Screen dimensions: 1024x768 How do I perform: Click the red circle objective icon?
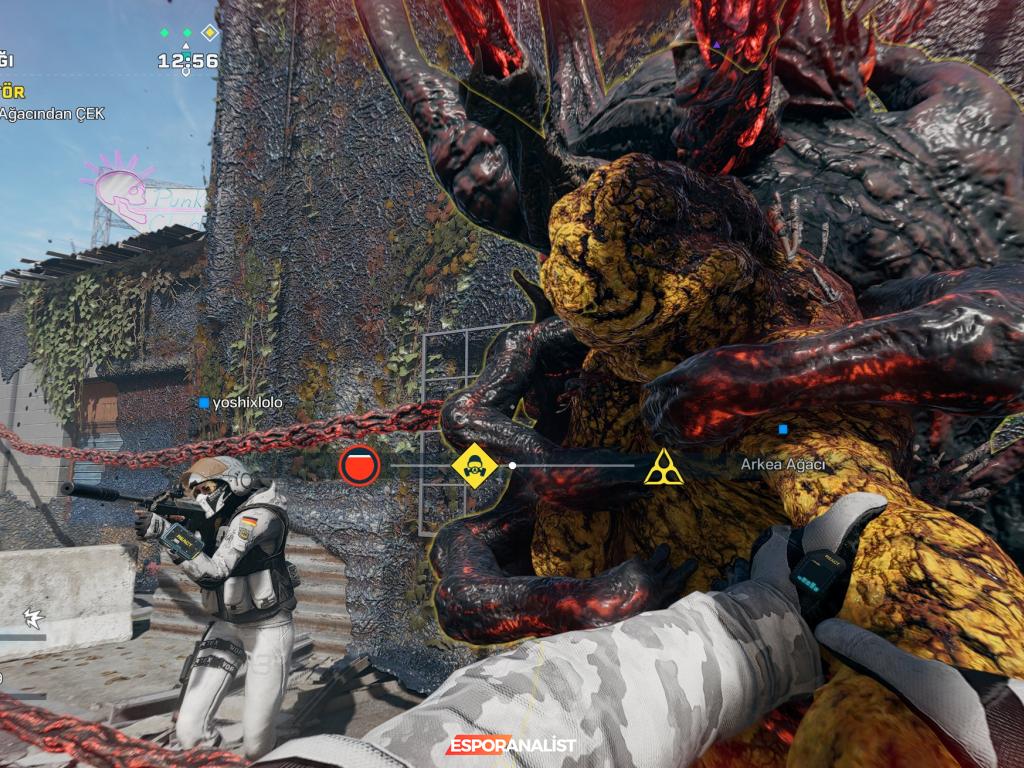coord(359,466)
